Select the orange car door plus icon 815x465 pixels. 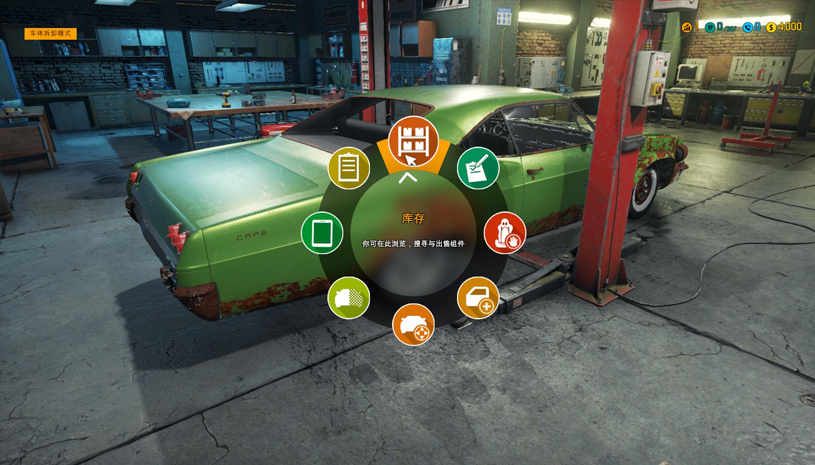tap(478, 298)
